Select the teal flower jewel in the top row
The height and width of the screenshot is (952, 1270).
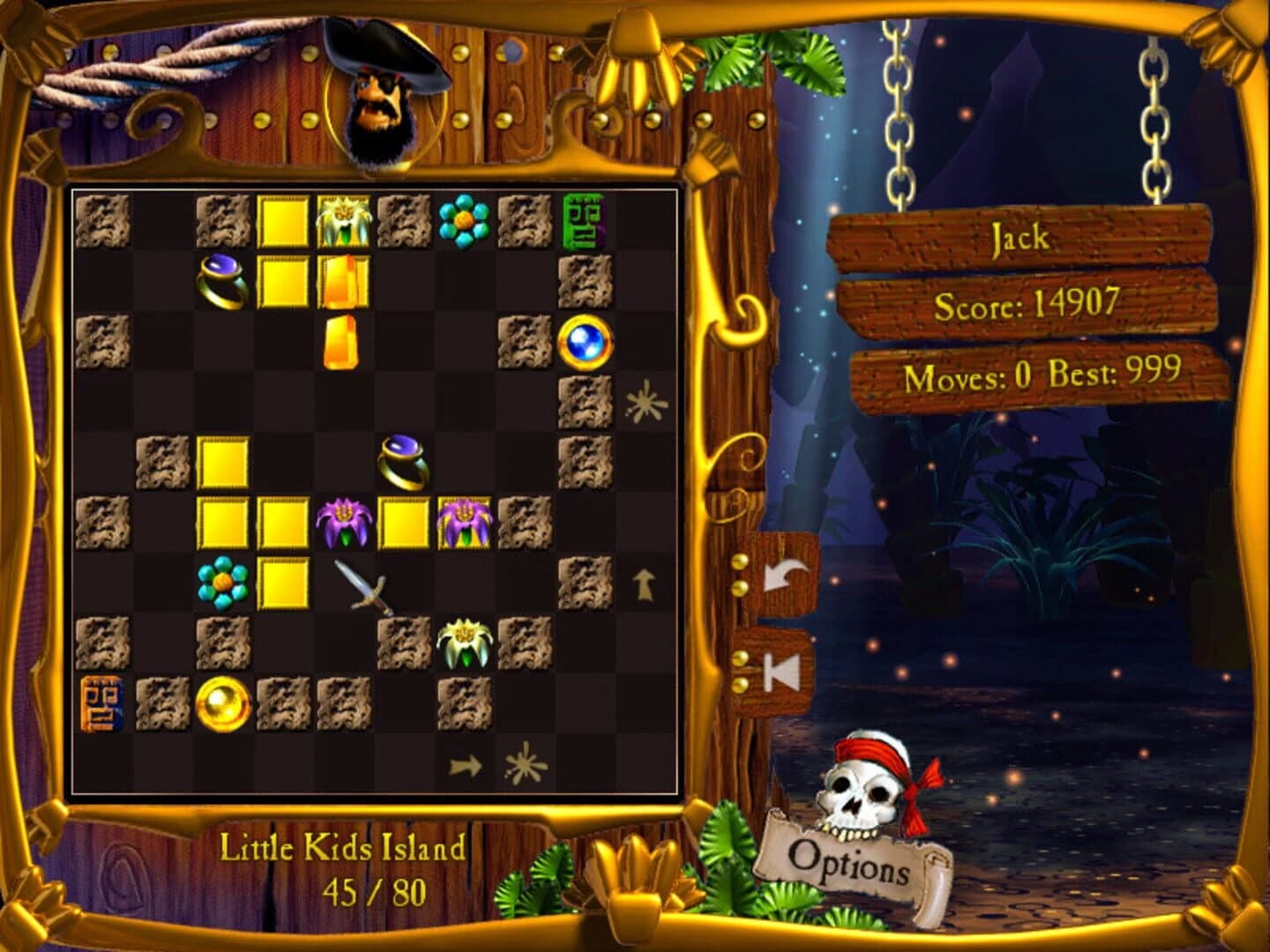(x=462, y=221)
